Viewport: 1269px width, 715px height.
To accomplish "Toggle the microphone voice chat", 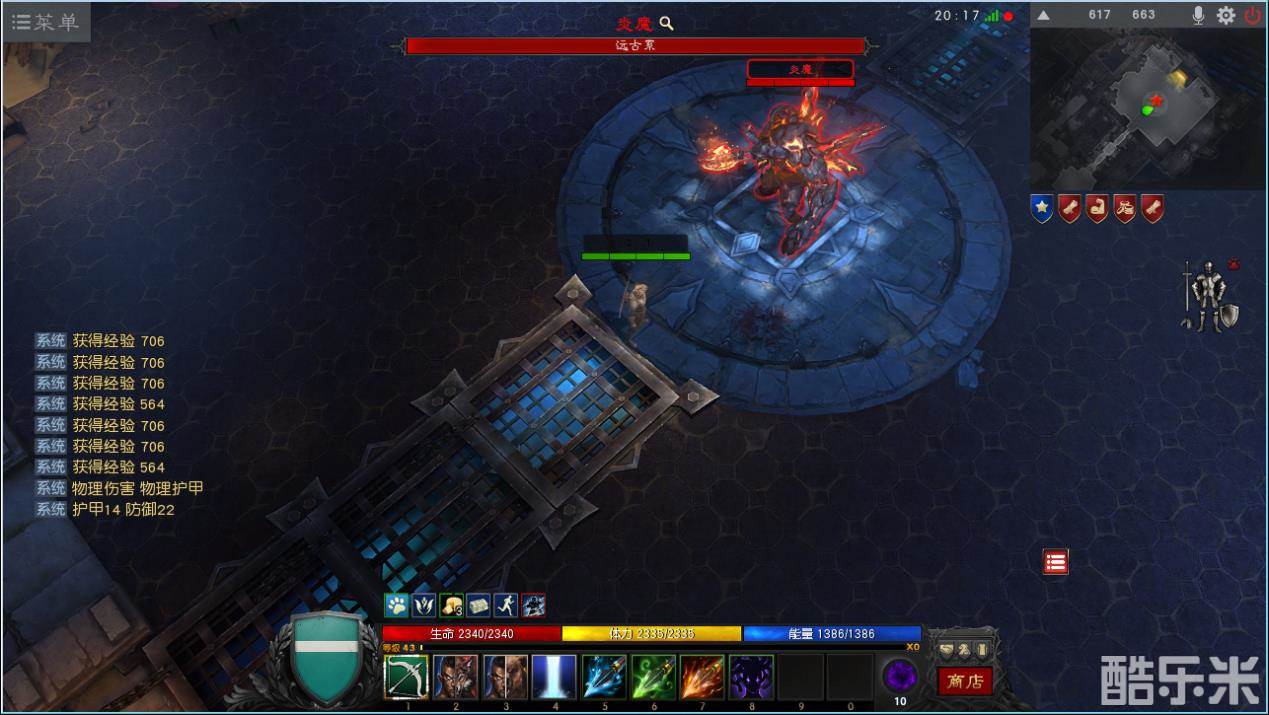I will [x=1198, y=15].
